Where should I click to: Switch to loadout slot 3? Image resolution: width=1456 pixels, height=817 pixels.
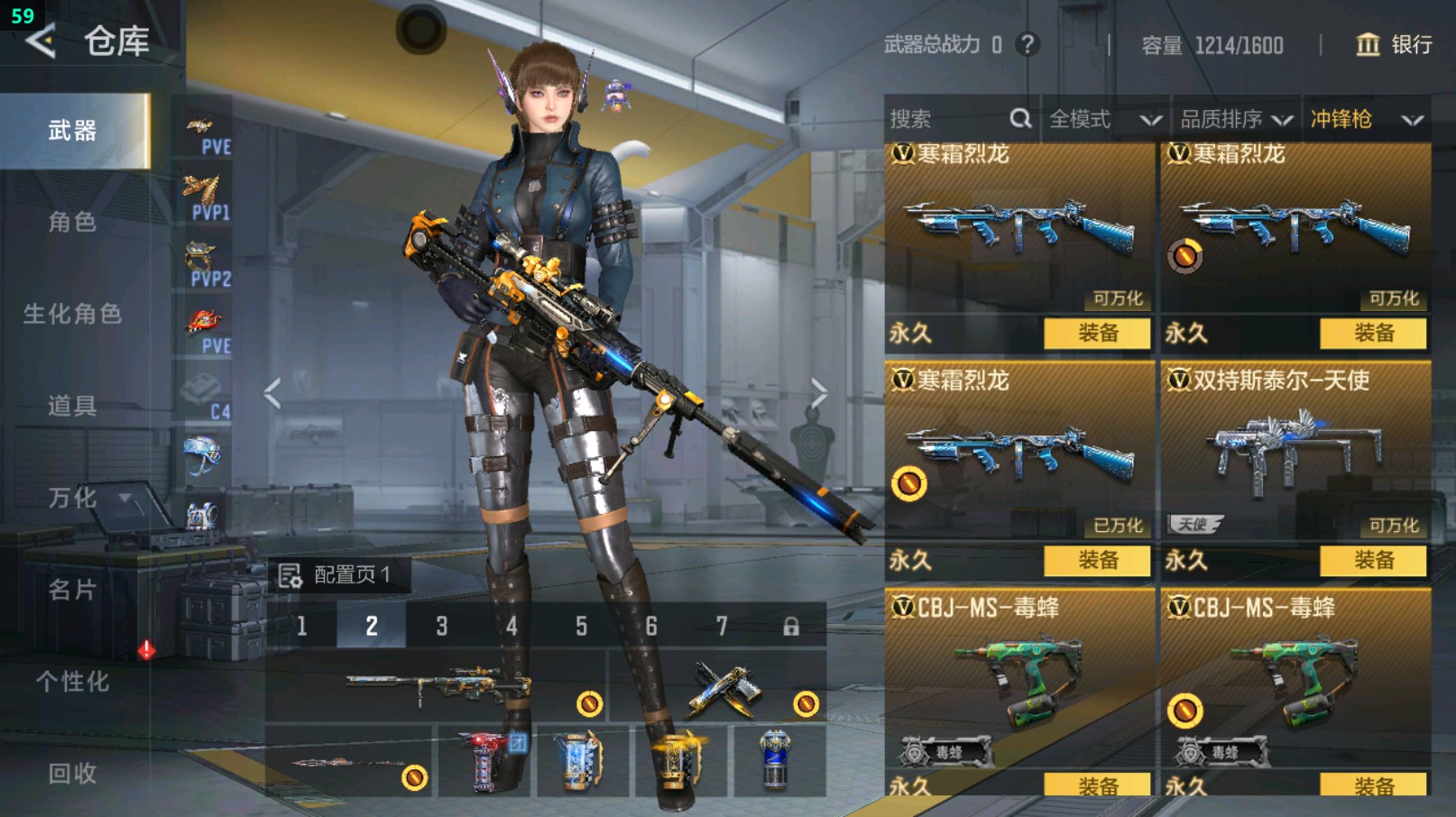pos(441,626)
